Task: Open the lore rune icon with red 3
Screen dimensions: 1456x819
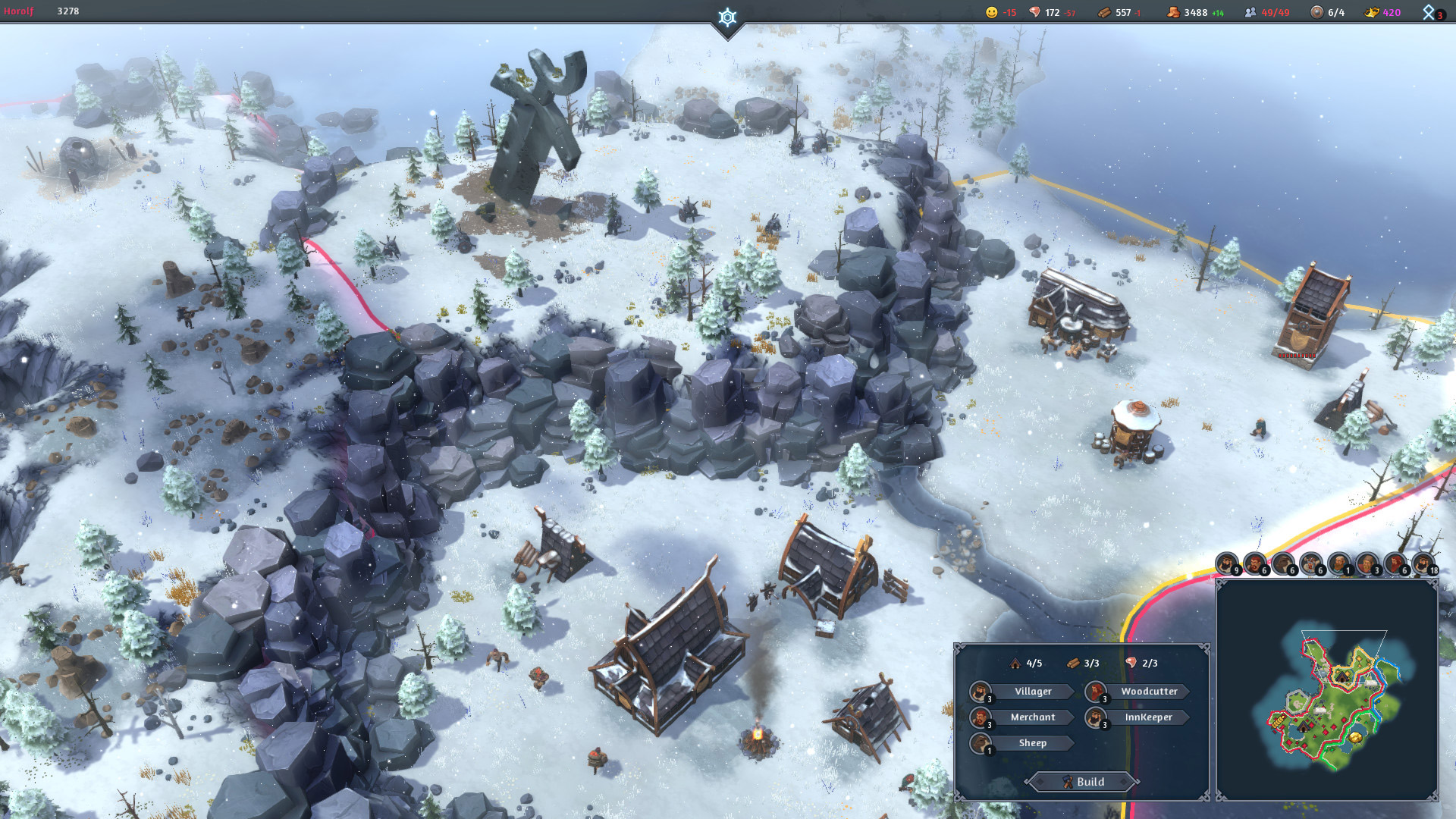Action: [x=1430, y=12]
